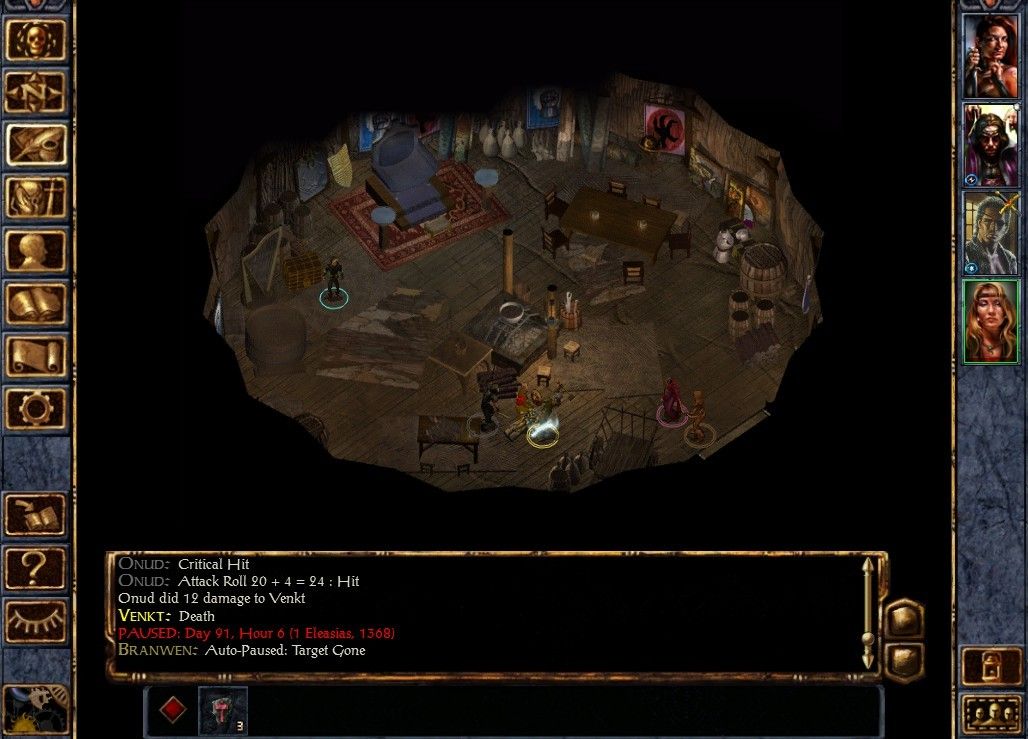Click the clock in the corner
The image size is (1028, 739).
[x=36, y=708]
